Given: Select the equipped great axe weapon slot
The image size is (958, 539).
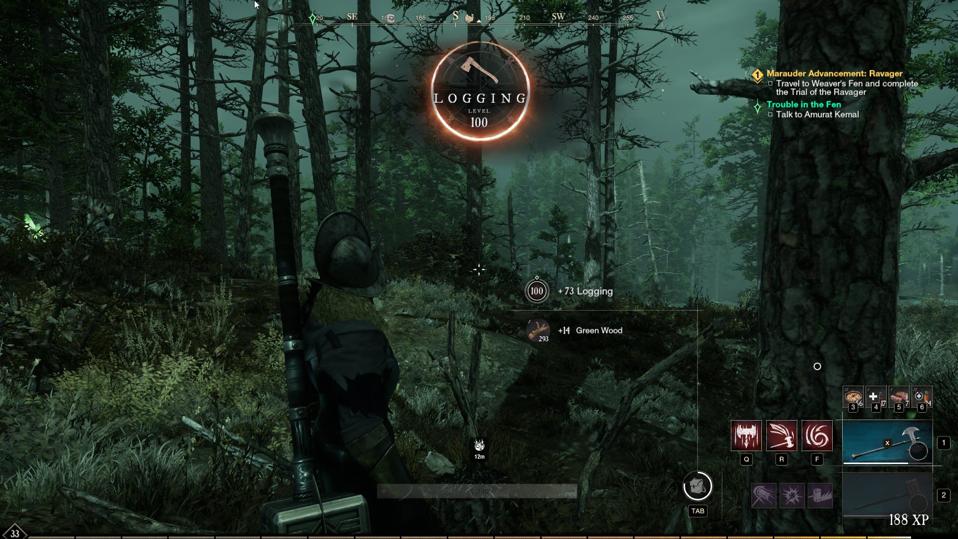Looking at the screenshot, I should click(x=887, y=443).
